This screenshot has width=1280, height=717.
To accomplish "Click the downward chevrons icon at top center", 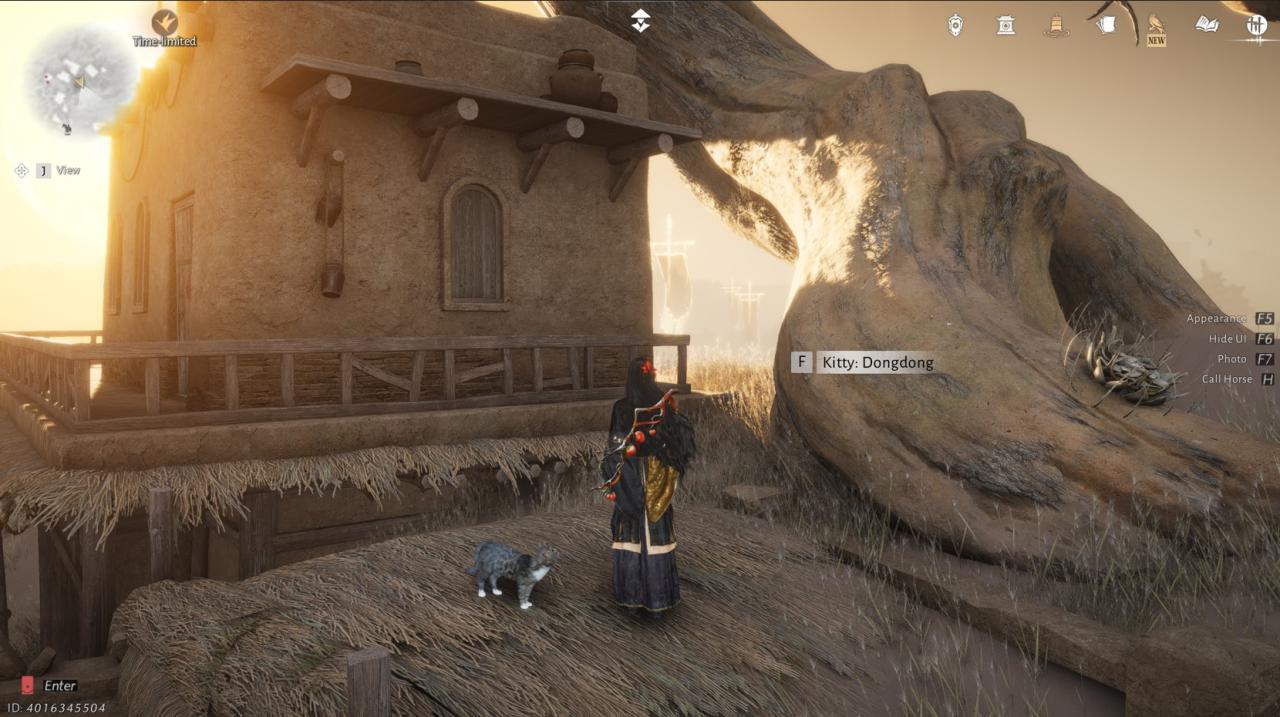I will (x=640, y=20).
